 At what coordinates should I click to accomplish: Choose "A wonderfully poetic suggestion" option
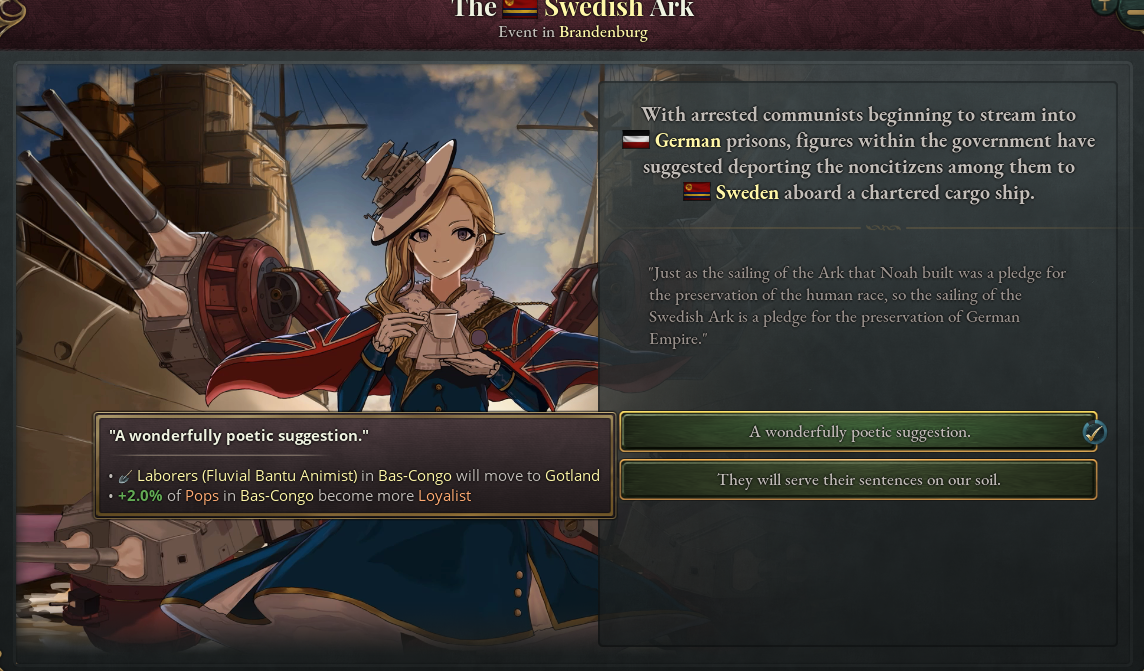pos(858,432)
